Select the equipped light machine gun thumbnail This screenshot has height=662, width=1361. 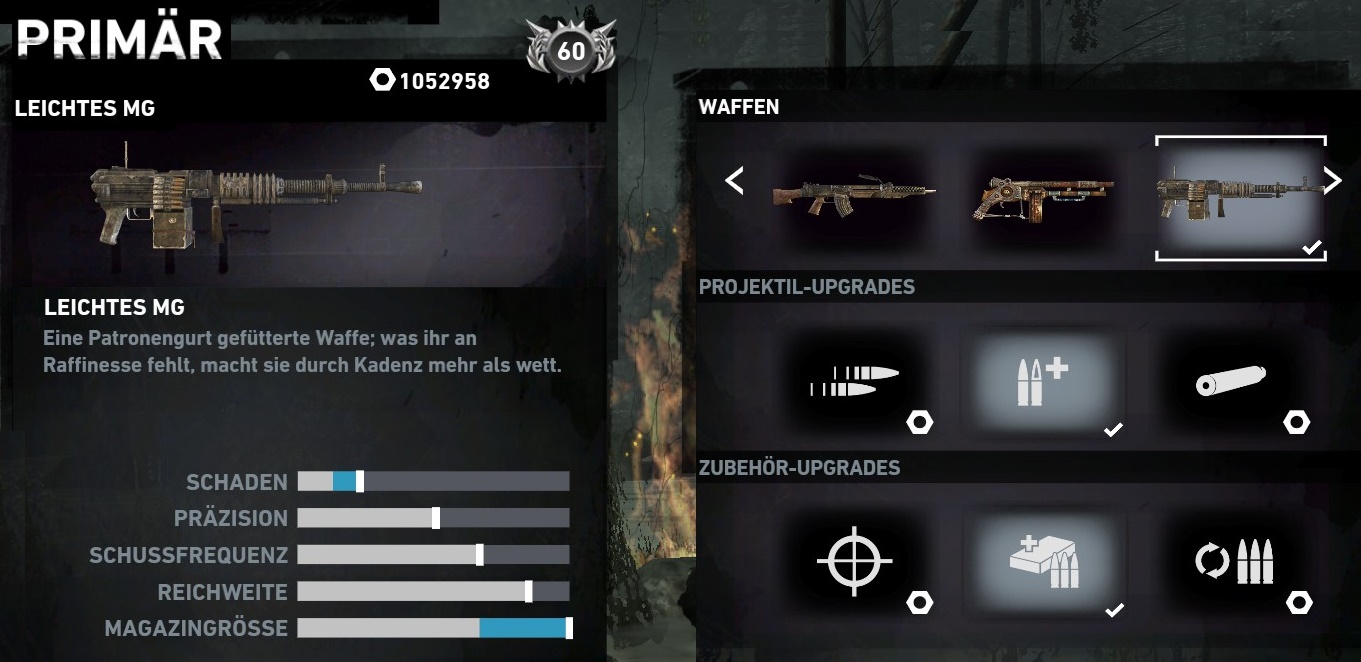[1240, 197]
